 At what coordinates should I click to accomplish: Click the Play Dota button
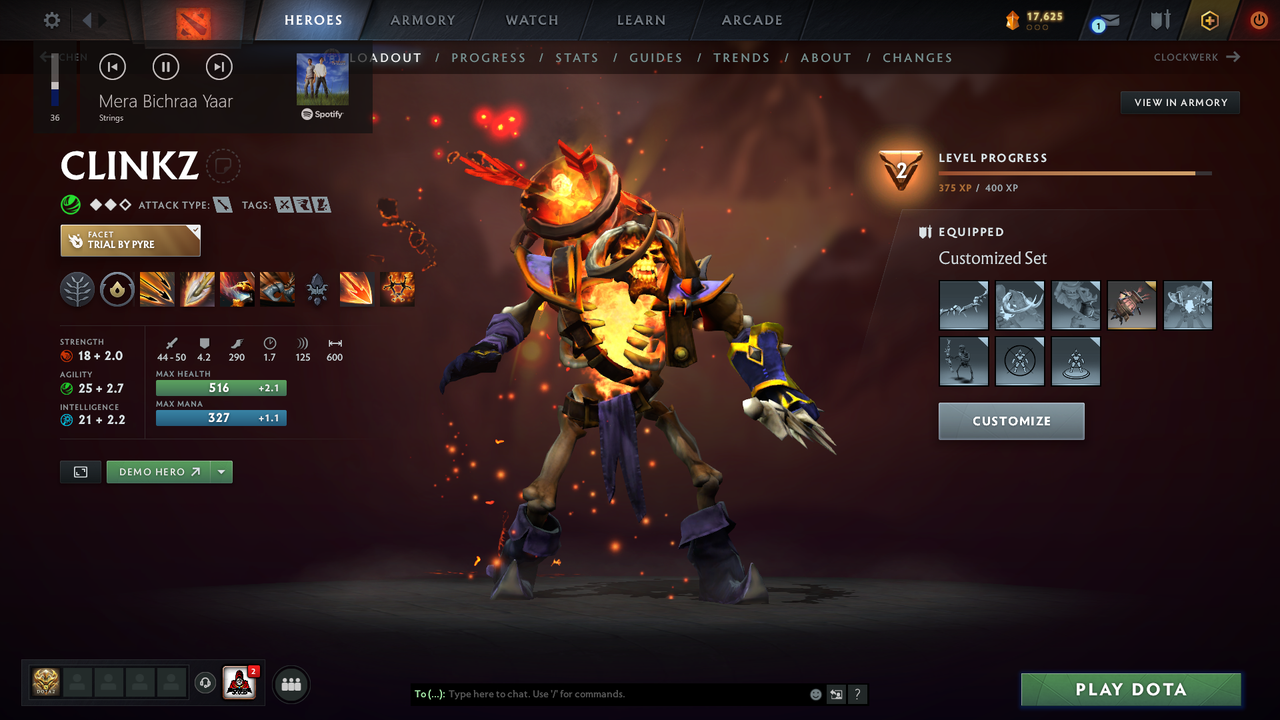click(x=1130, y=689)
